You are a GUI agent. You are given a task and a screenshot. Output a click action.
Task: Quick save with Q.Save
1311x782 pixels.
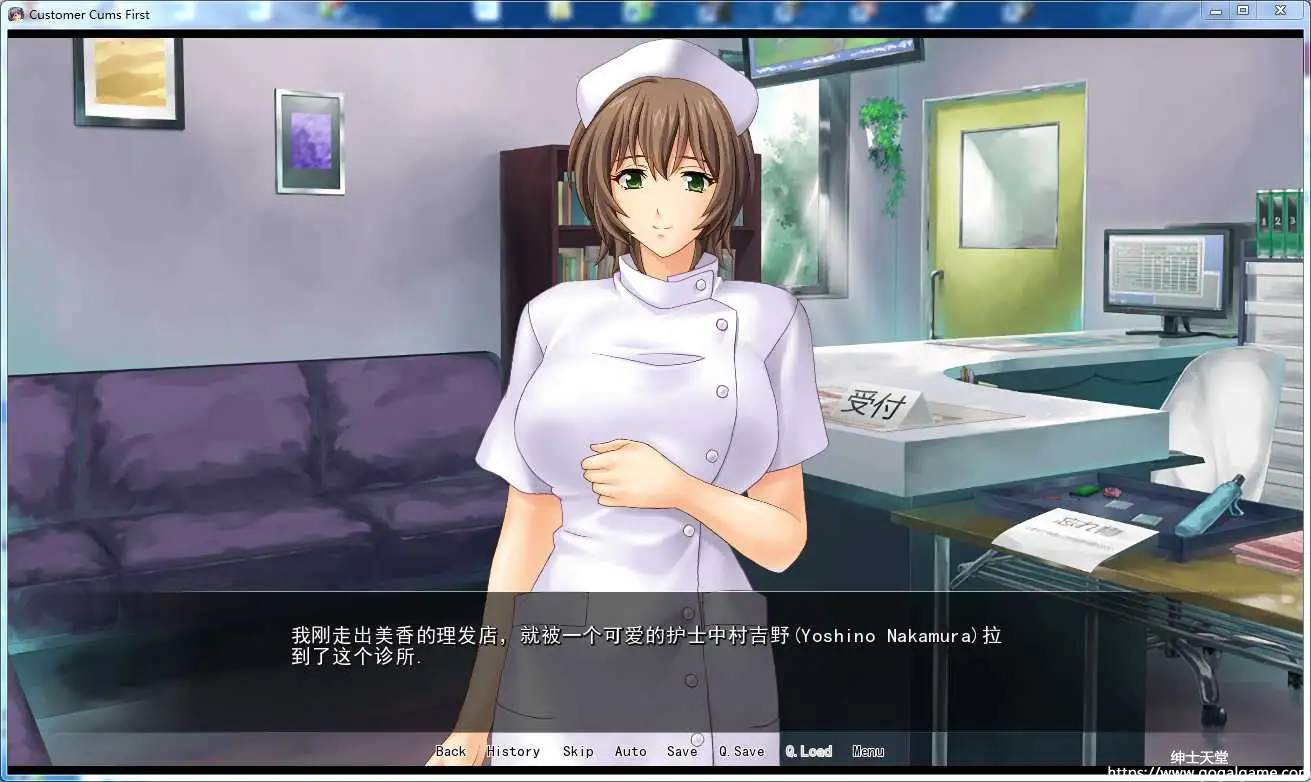pyautogui.click(x=741, y=751)
